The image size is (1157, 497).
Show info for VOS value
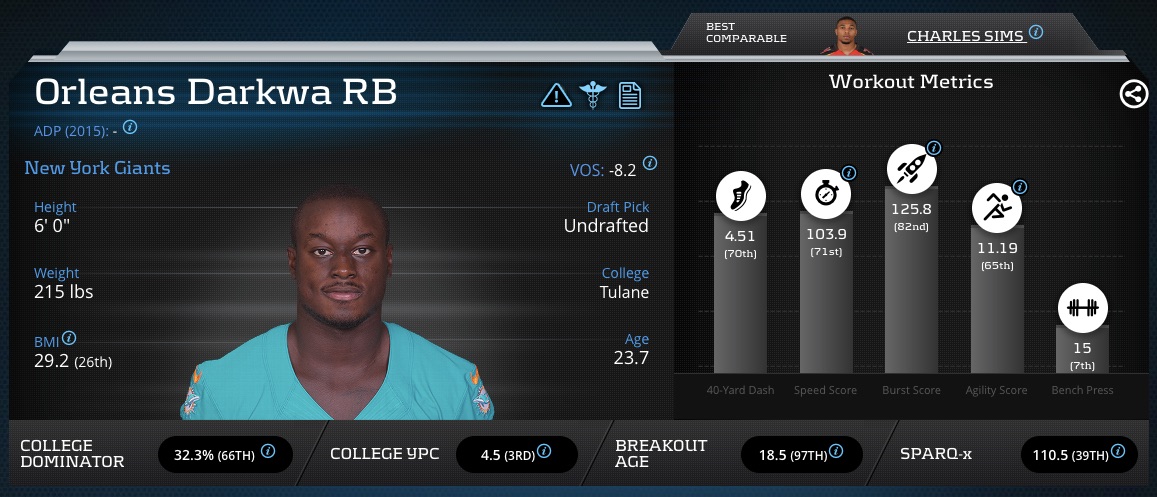tap(650, 163)
